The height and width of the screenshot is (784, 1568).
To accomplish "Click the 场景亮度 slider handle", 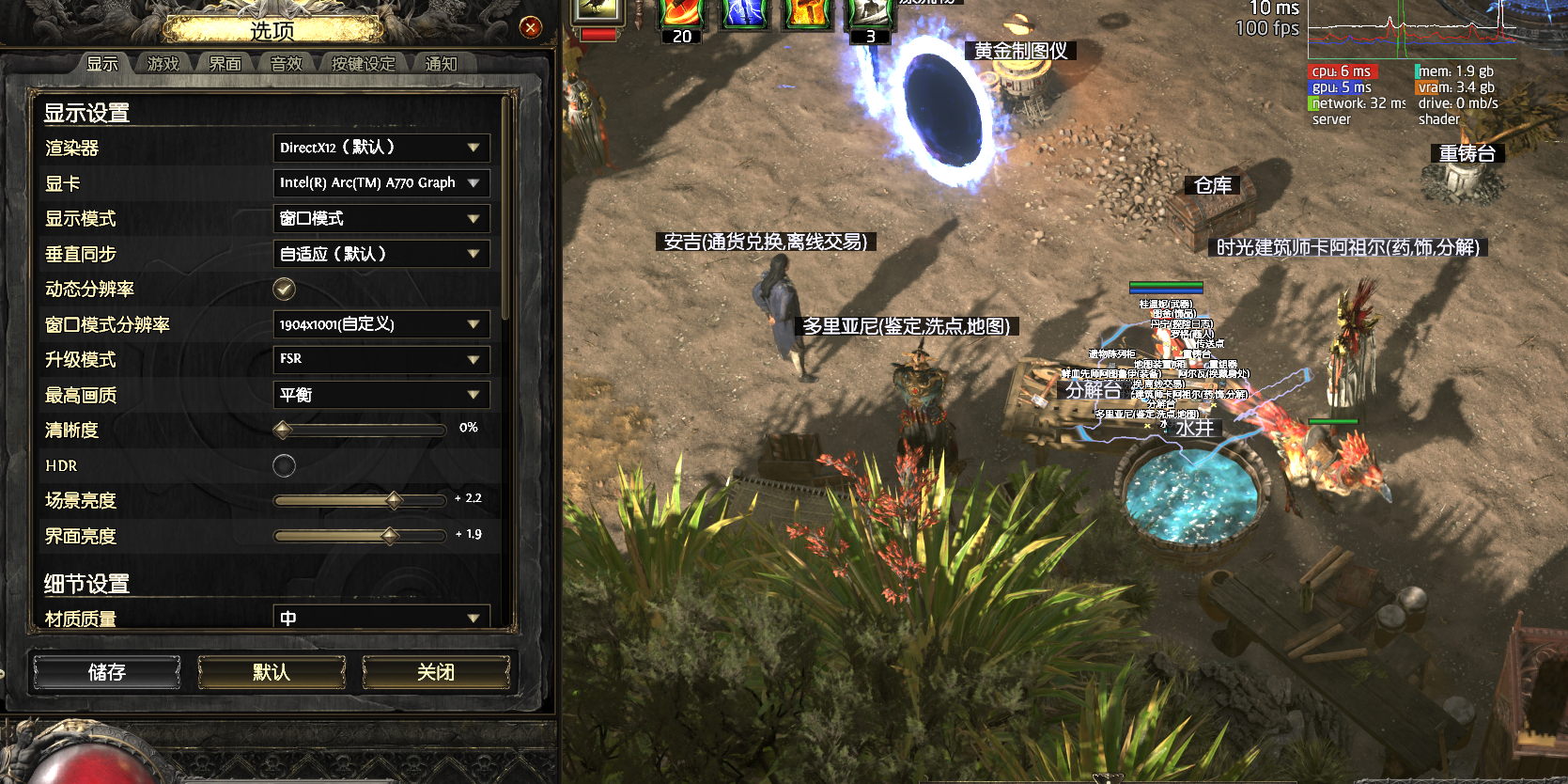I will tap(394, 500).
